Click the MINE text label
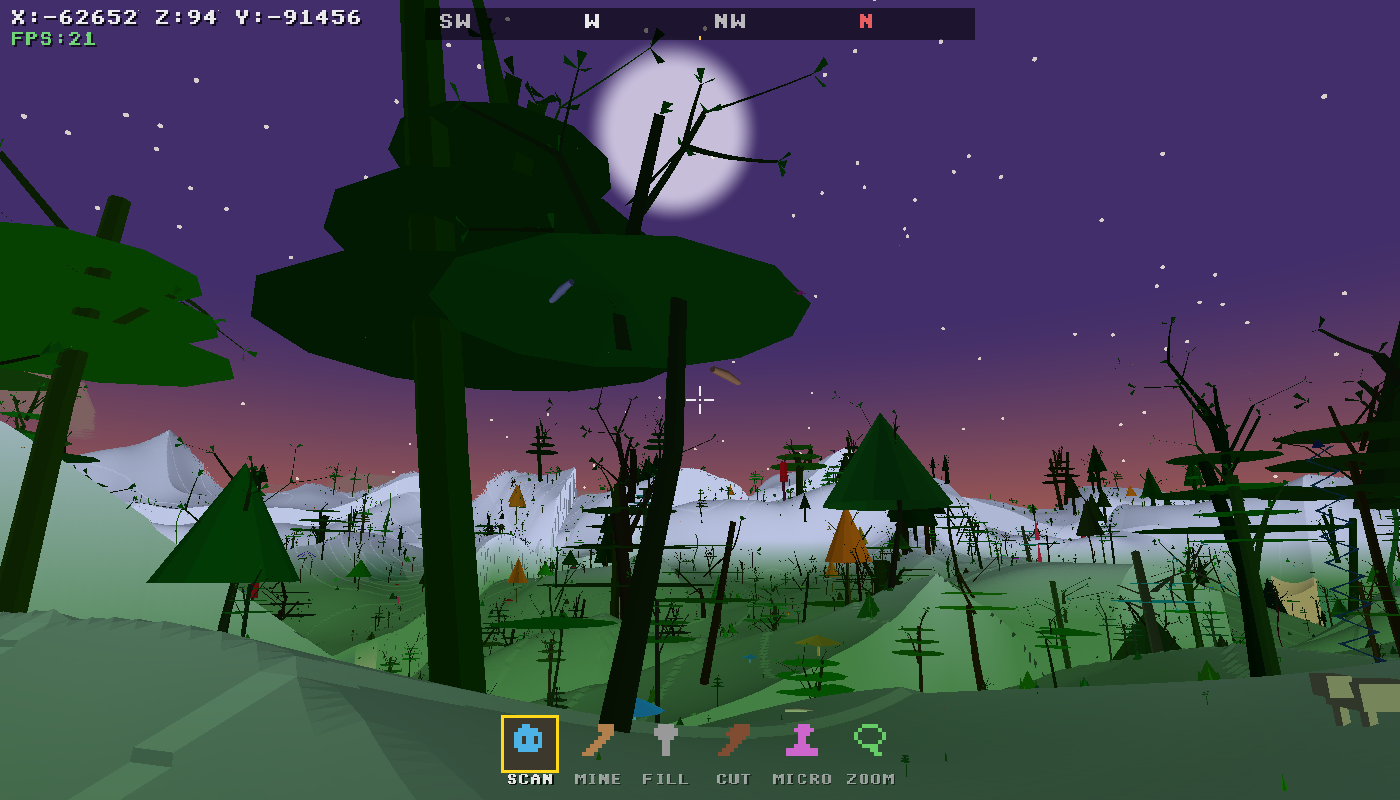 [x=598, y=778]
